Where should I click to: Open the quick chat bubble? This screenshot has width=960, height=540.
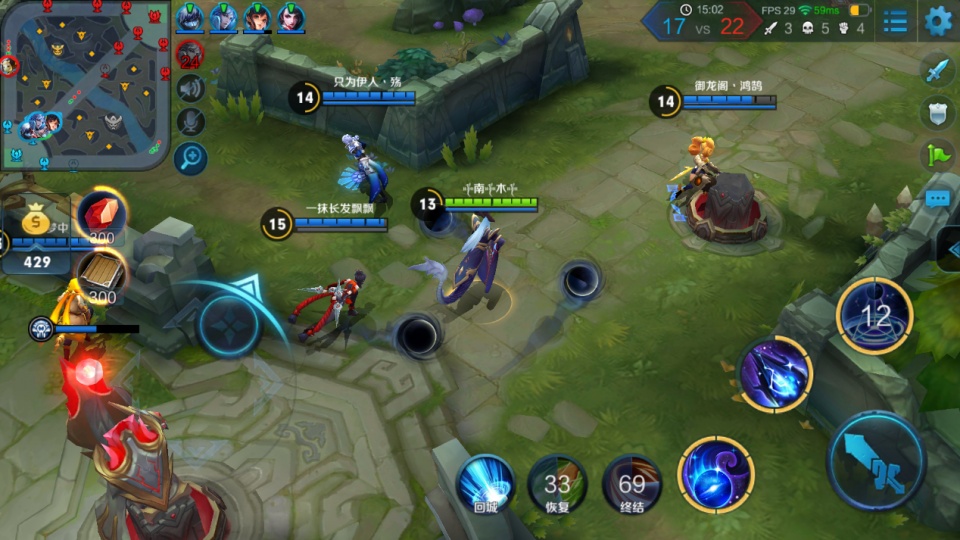point(937,198)
